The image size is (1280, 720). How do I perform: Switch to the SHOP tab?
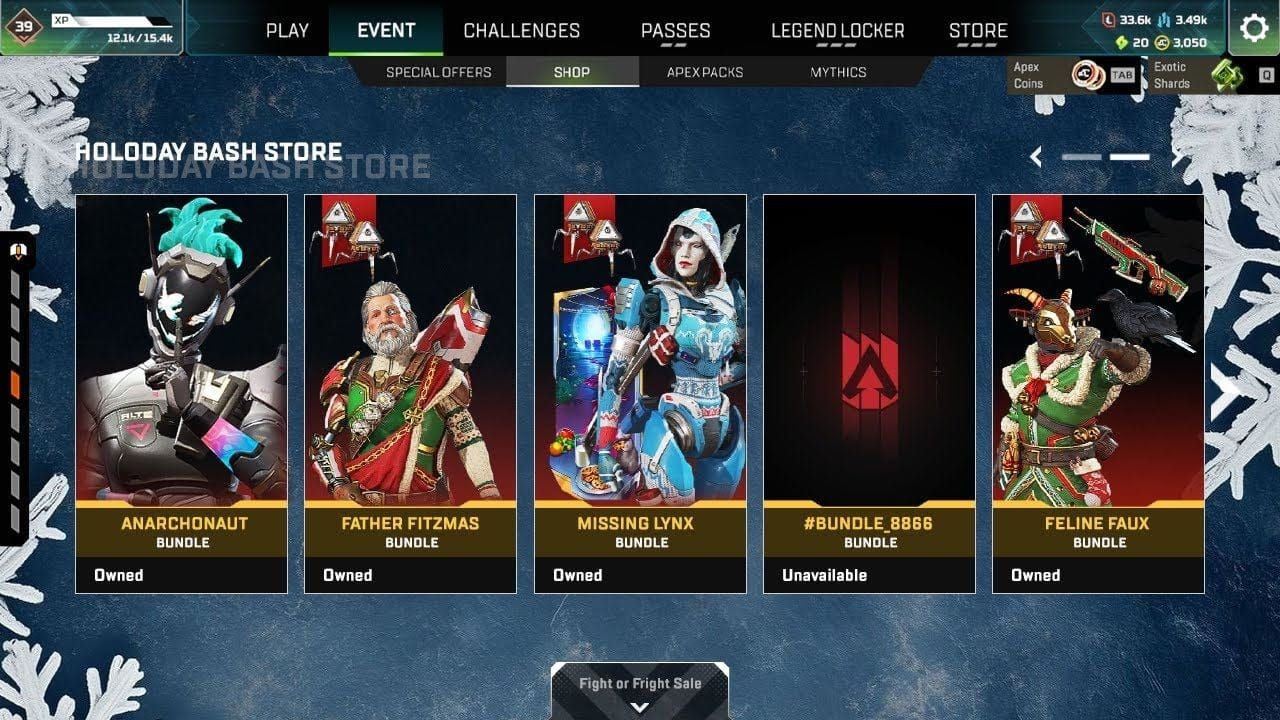[572, 72]
